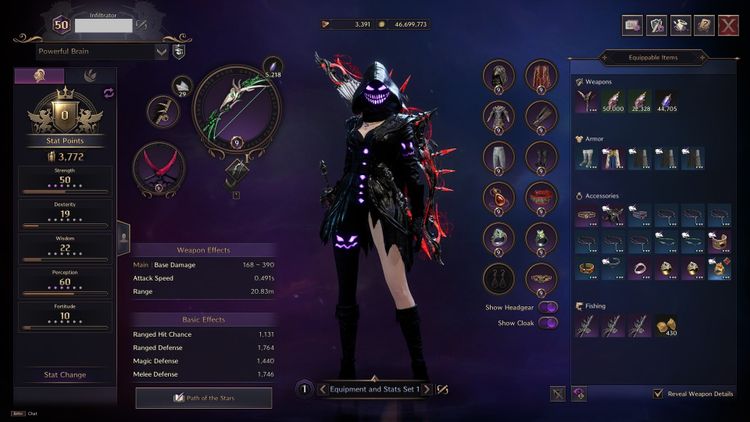
Task: Switch to the second stats tab
Action: pyautogui.click(x=90, y=75)
